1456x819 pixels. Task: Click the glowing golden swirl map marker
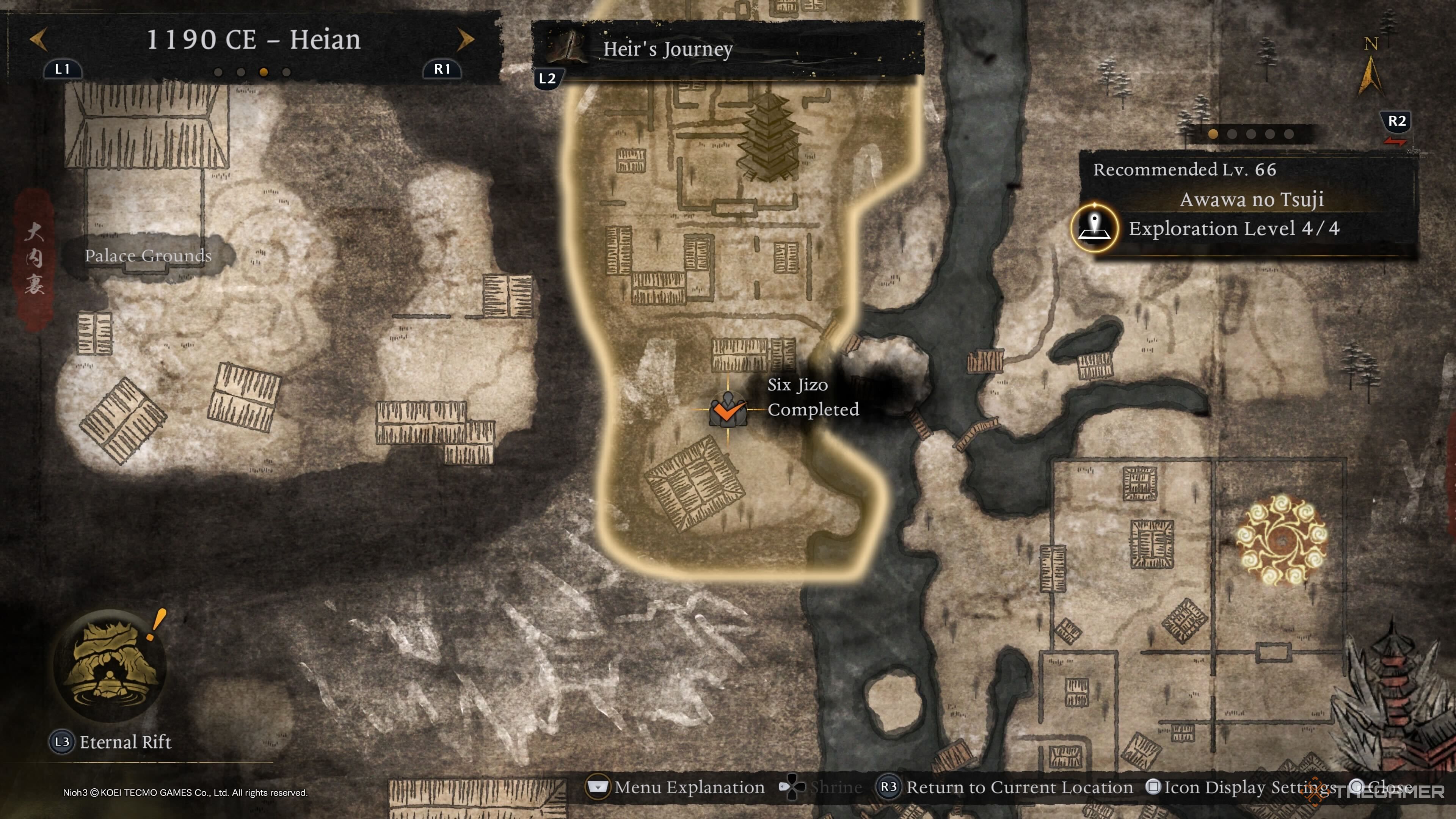tap(1281, 540)
